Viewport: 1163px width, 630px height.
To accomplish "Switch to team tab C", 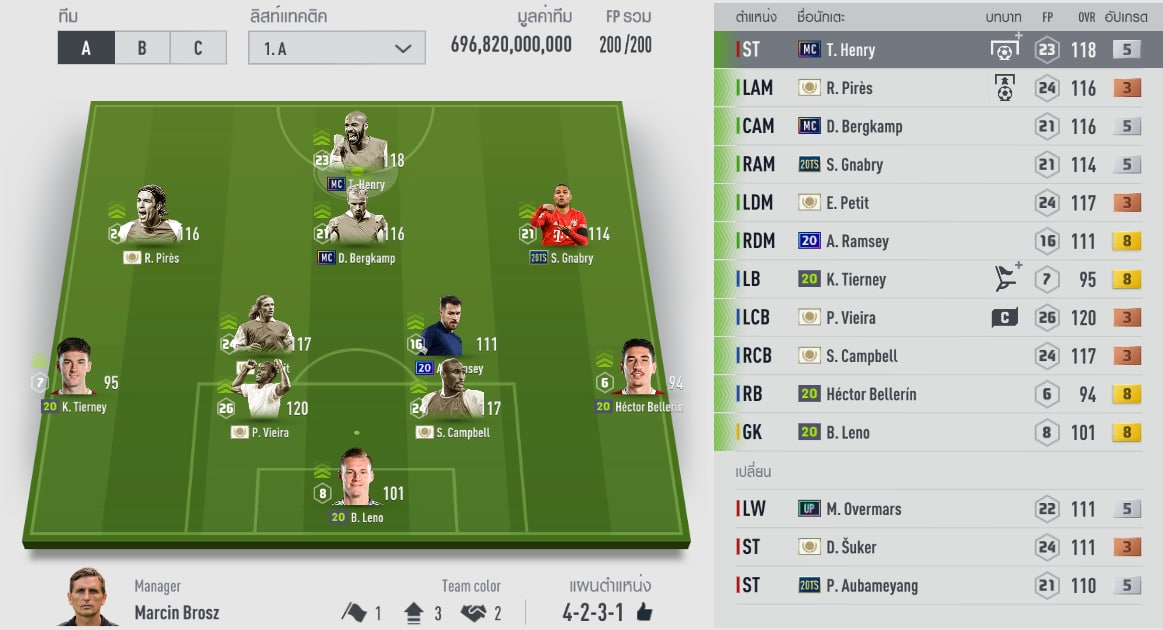I will point(198,48).
